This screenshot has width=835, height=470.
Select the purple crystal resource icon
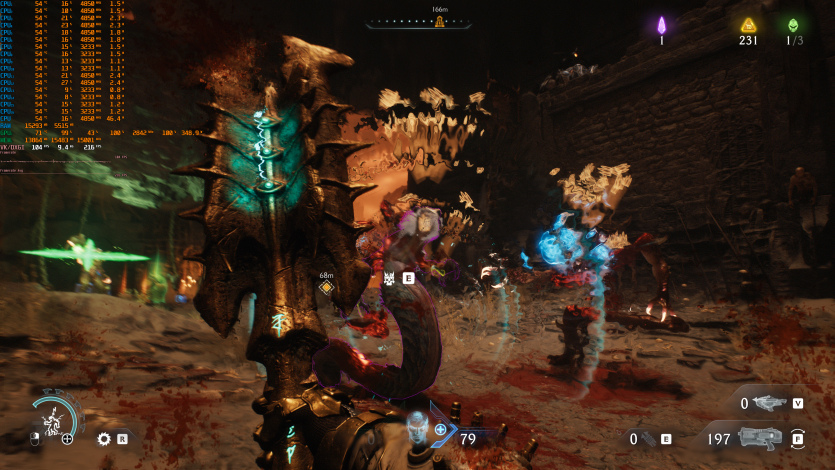[x=661, y=25]
